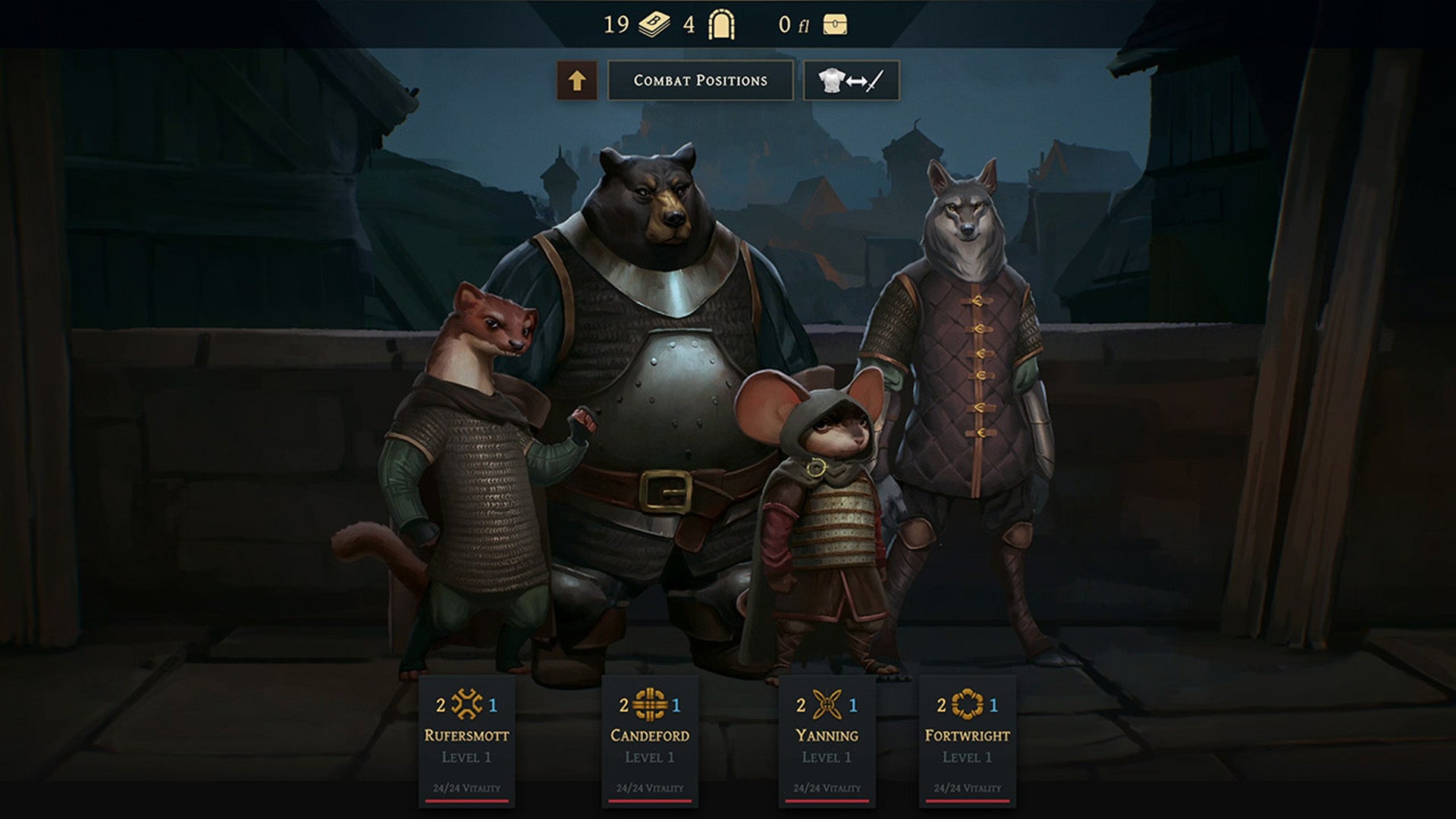The image size is (1456, 819).
Task: Click the armor chestplate icon in the loadout switch
Action: click(x=832, y=78)
